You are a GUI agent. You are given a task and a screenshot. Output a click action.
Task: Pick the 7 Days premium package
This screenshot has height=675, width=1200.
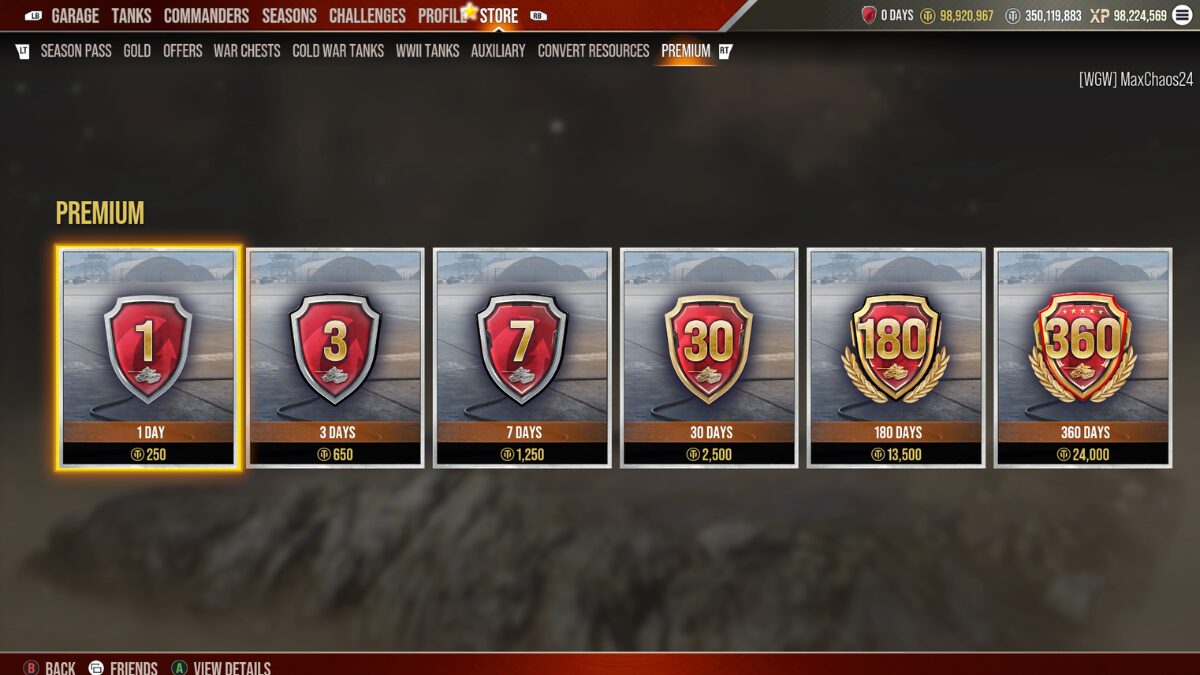522,357
